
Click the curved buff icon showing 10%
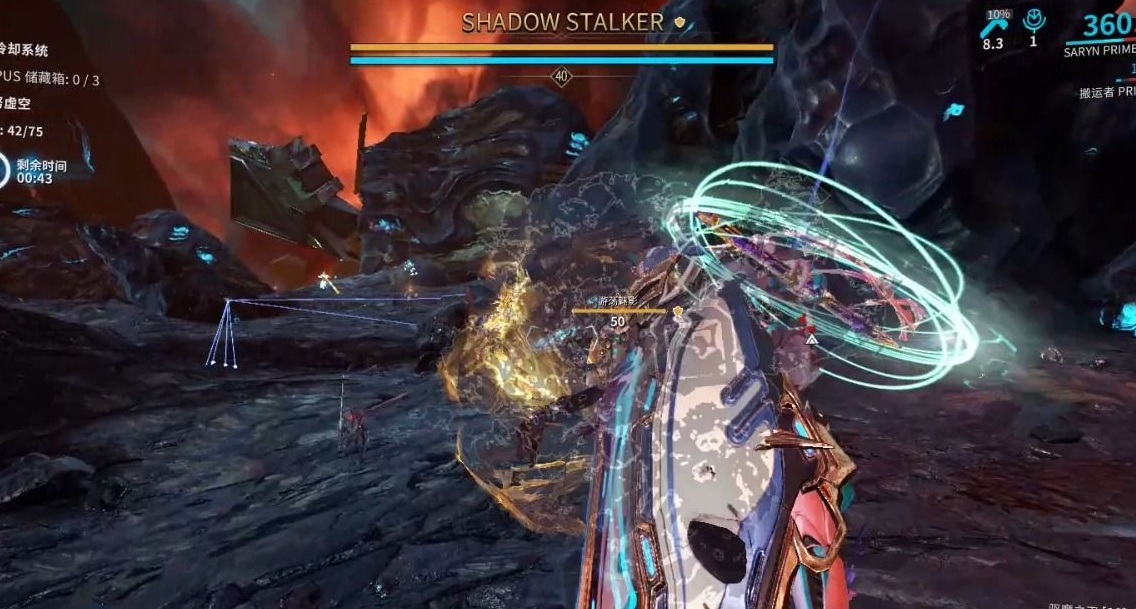click(x=993, y=28)
